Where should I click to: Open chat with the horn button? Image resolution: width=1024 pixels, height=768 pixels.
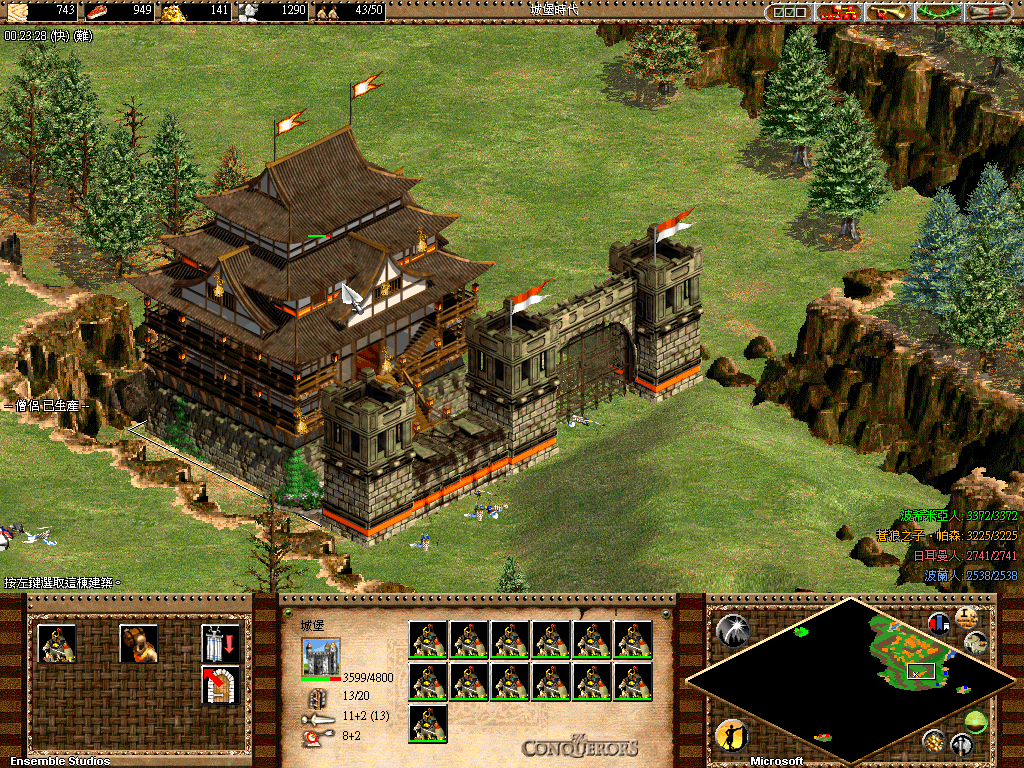click(889, 12)
